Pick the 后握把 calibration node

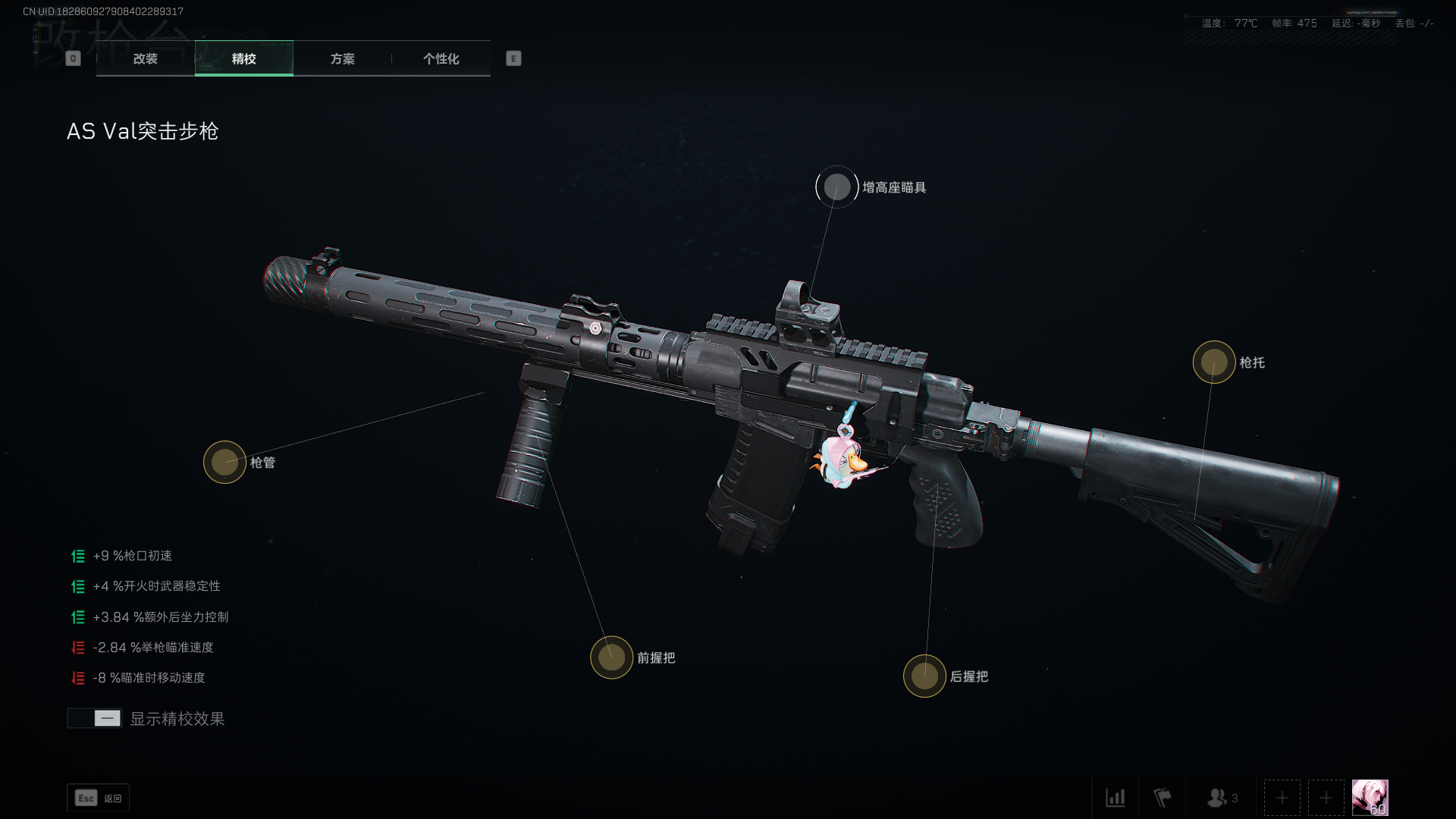click(x=924, y=676)
